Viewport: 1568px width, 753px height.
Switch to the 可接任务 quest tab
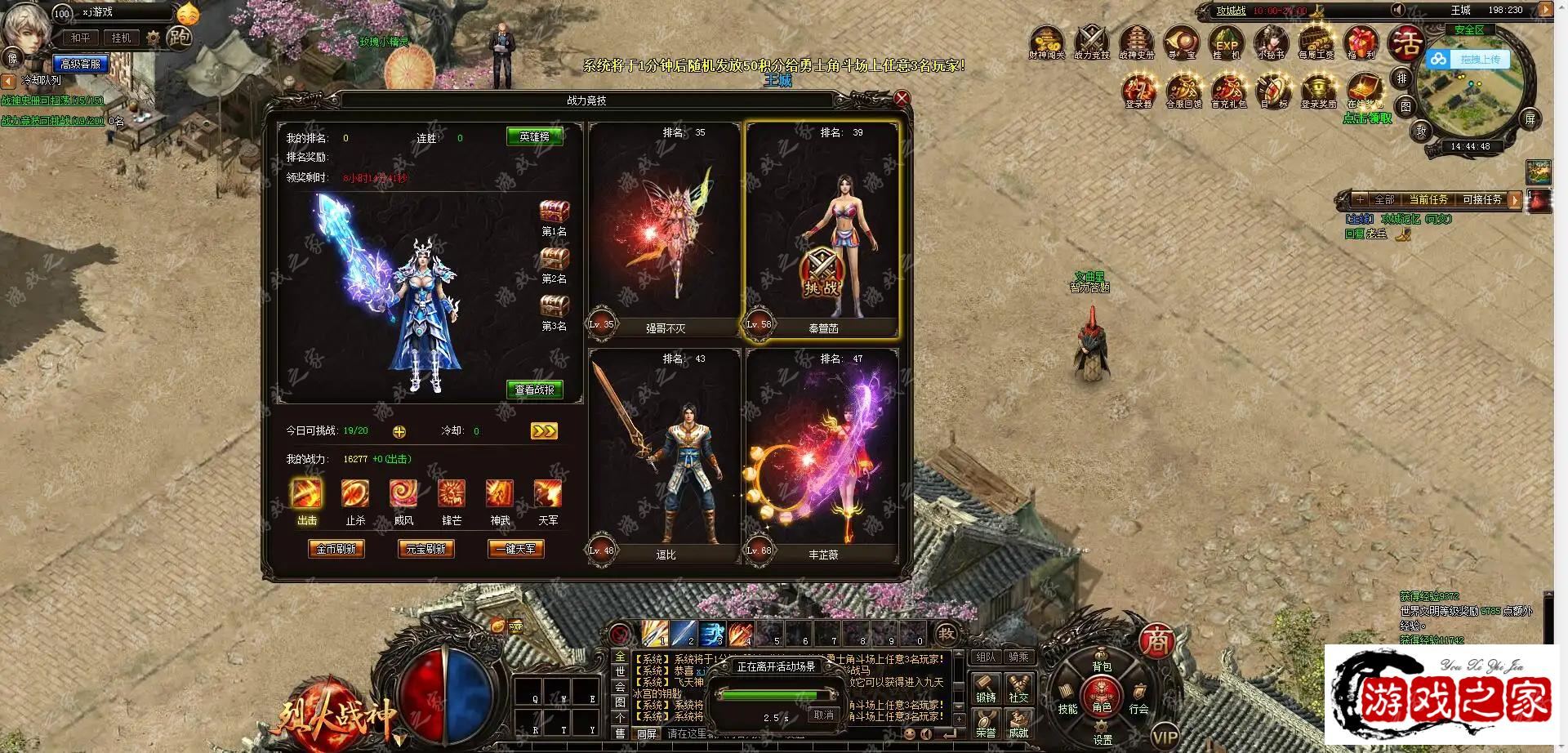[1481, 199]
